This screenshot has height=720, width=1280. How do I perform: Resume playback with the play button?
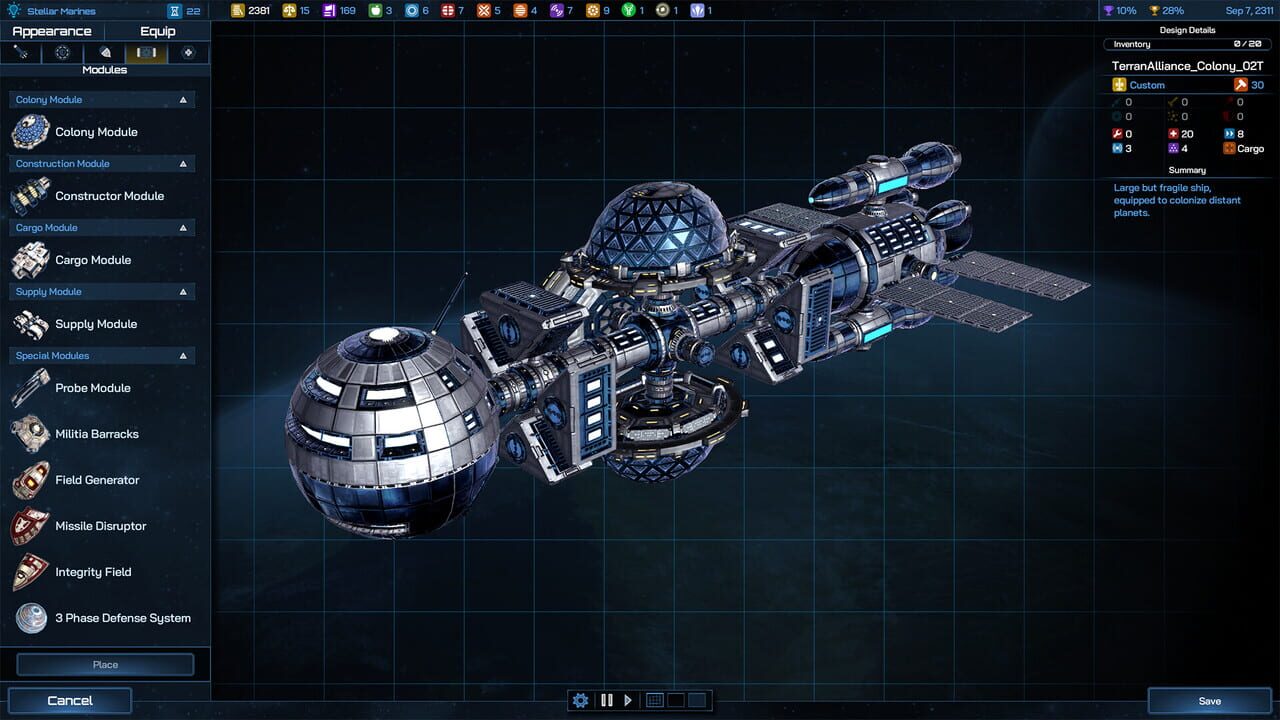click(x=628, y=700)
